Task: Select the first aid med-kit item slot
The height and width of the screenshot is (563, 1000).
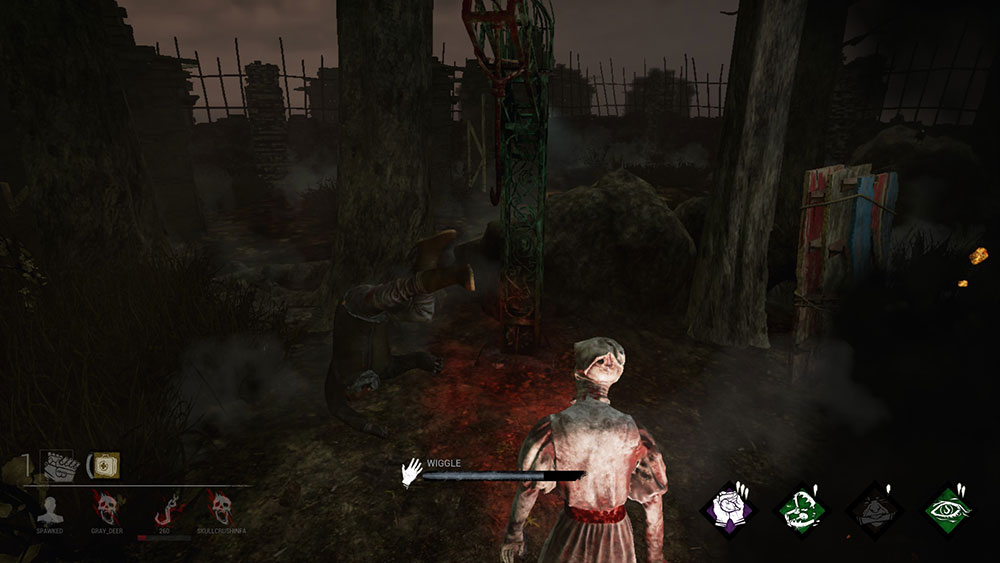Action: click(x=104, y=465)
